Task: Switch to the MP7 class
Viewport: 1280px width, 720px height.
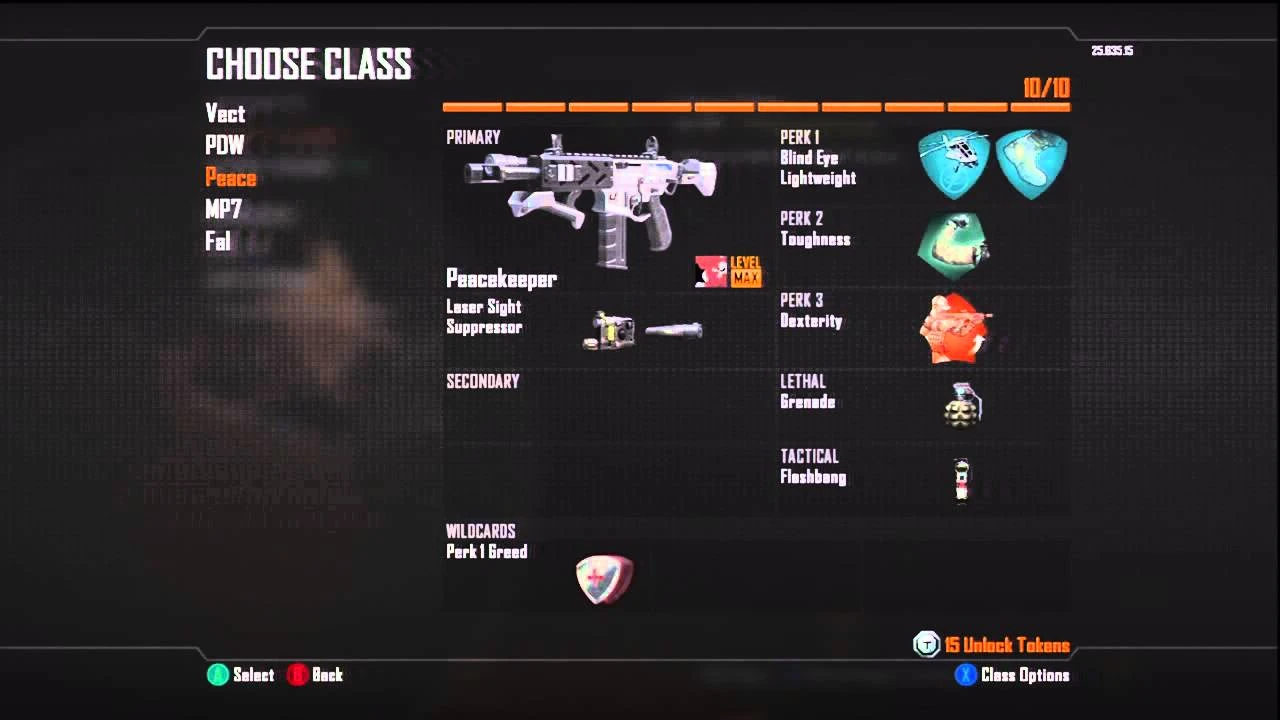Action: [x=224, y=210]
